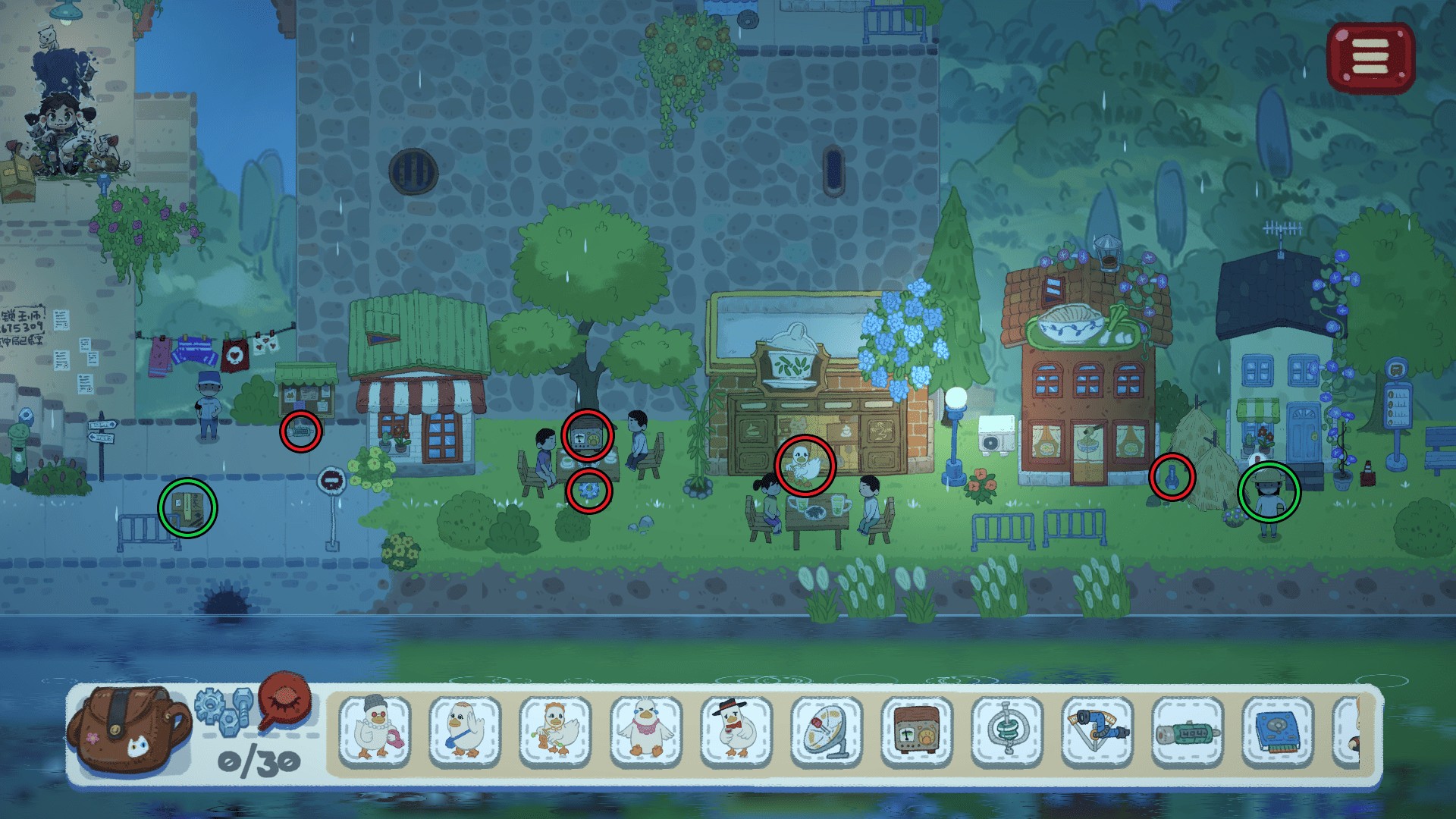This screenshot has height=819, width=1456.
Task: Select the satellite dish item slot
Action: pos(827,731)
